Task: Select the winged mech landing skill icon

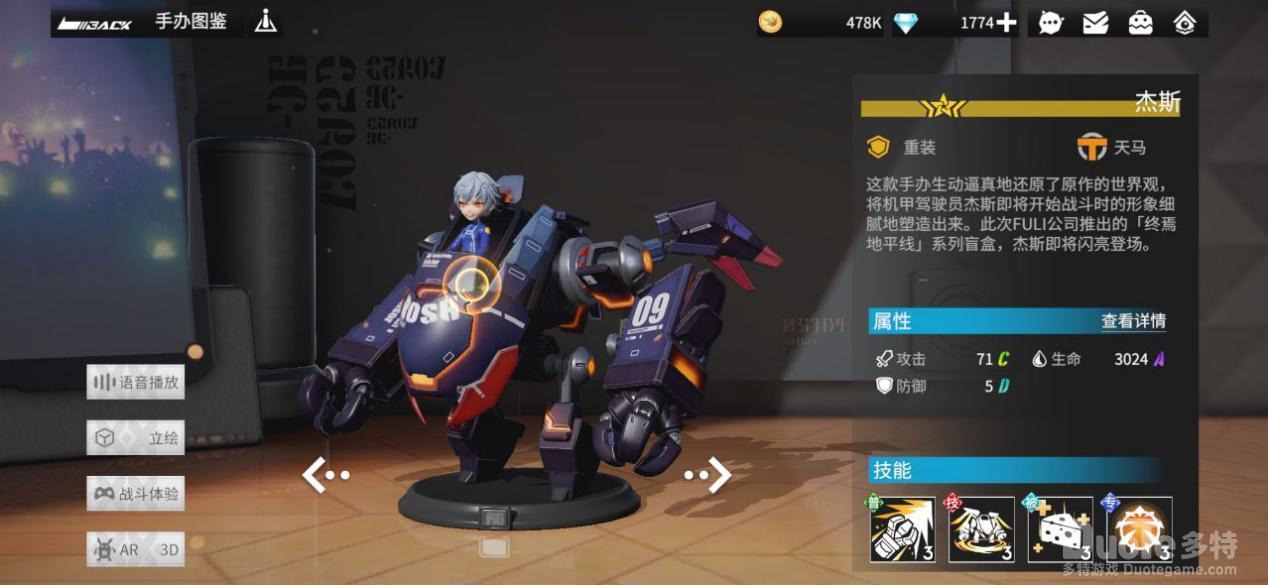Action: (x=981, y=530)
